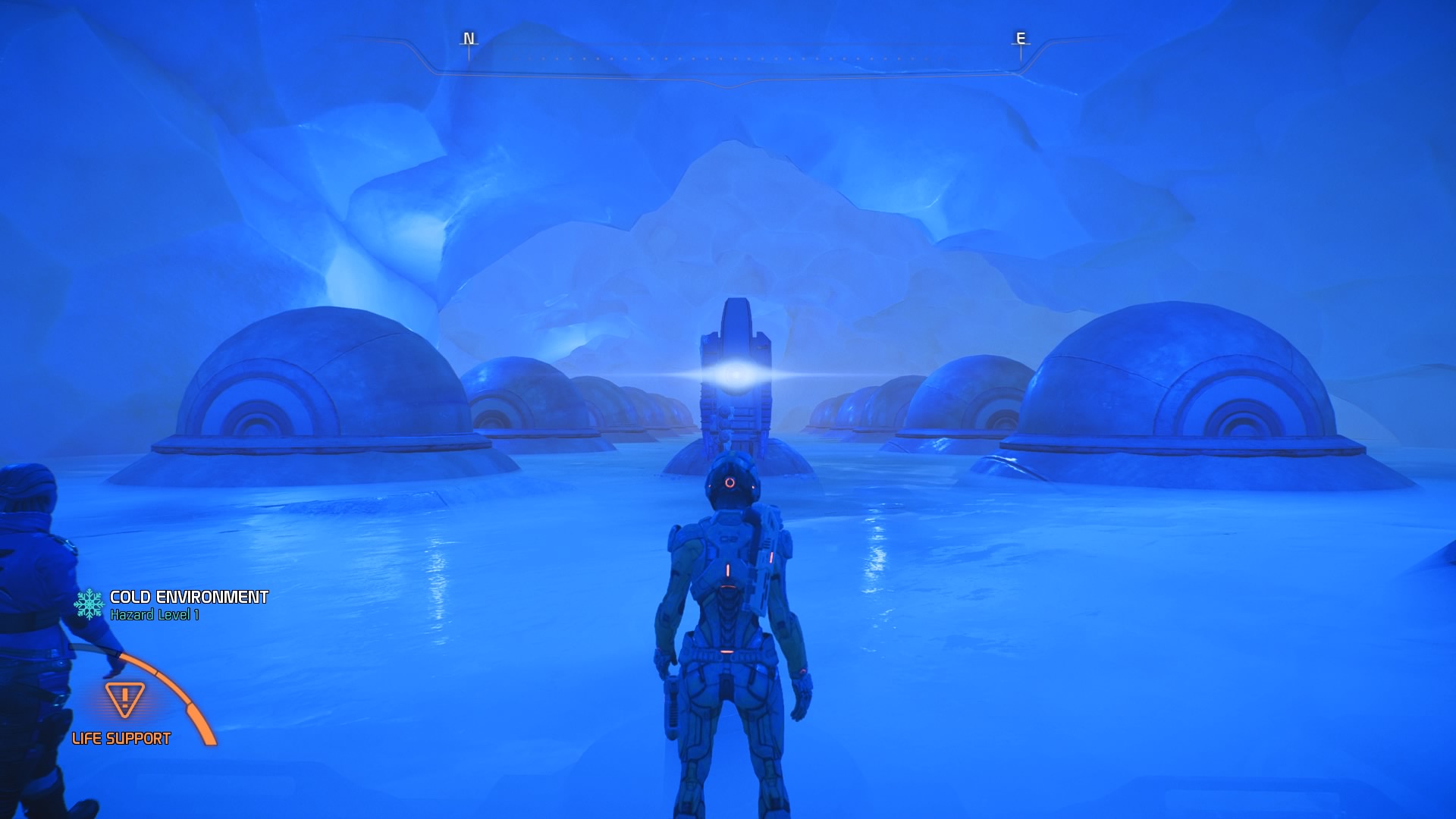Image resolution: width=1456 pixels, height=819 pixels.
Task: Click the central Remnant monolith structure
Action: [x=734, y=379]
